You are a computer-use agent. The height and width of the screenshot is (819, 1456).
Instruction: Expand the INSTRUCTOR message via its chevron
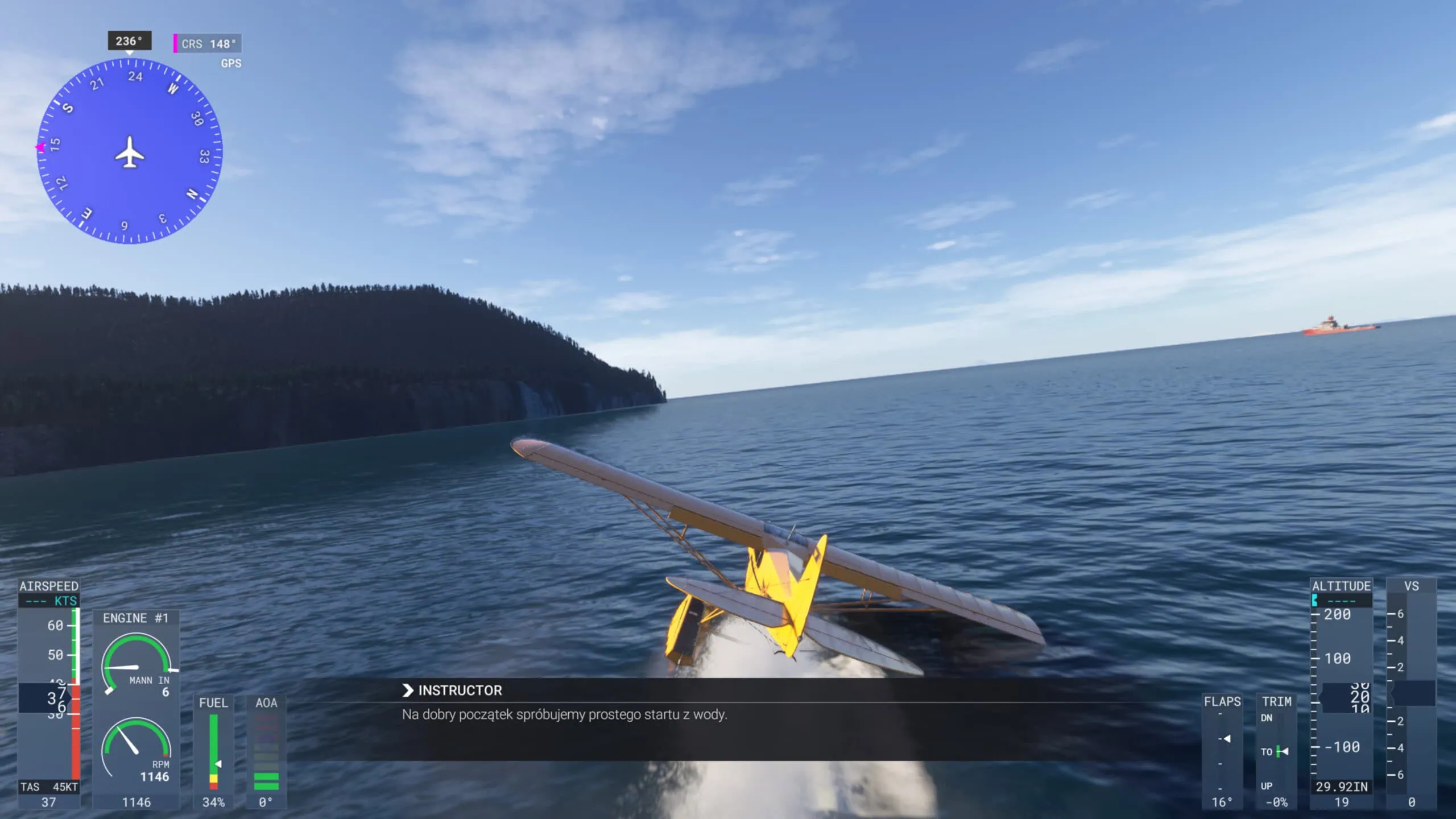pos(407,690)
